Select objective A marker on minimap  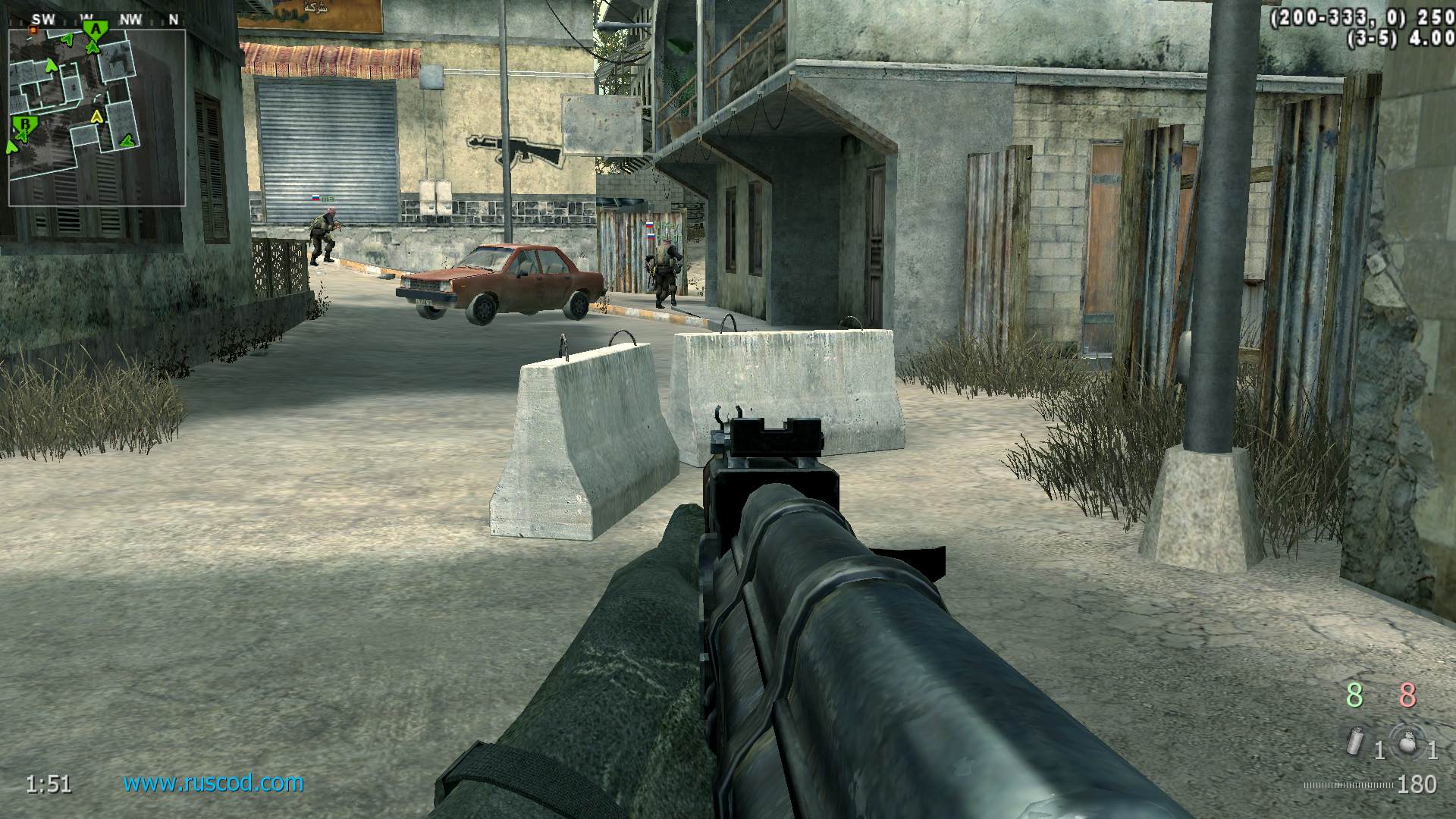click(x=96, y=30)
